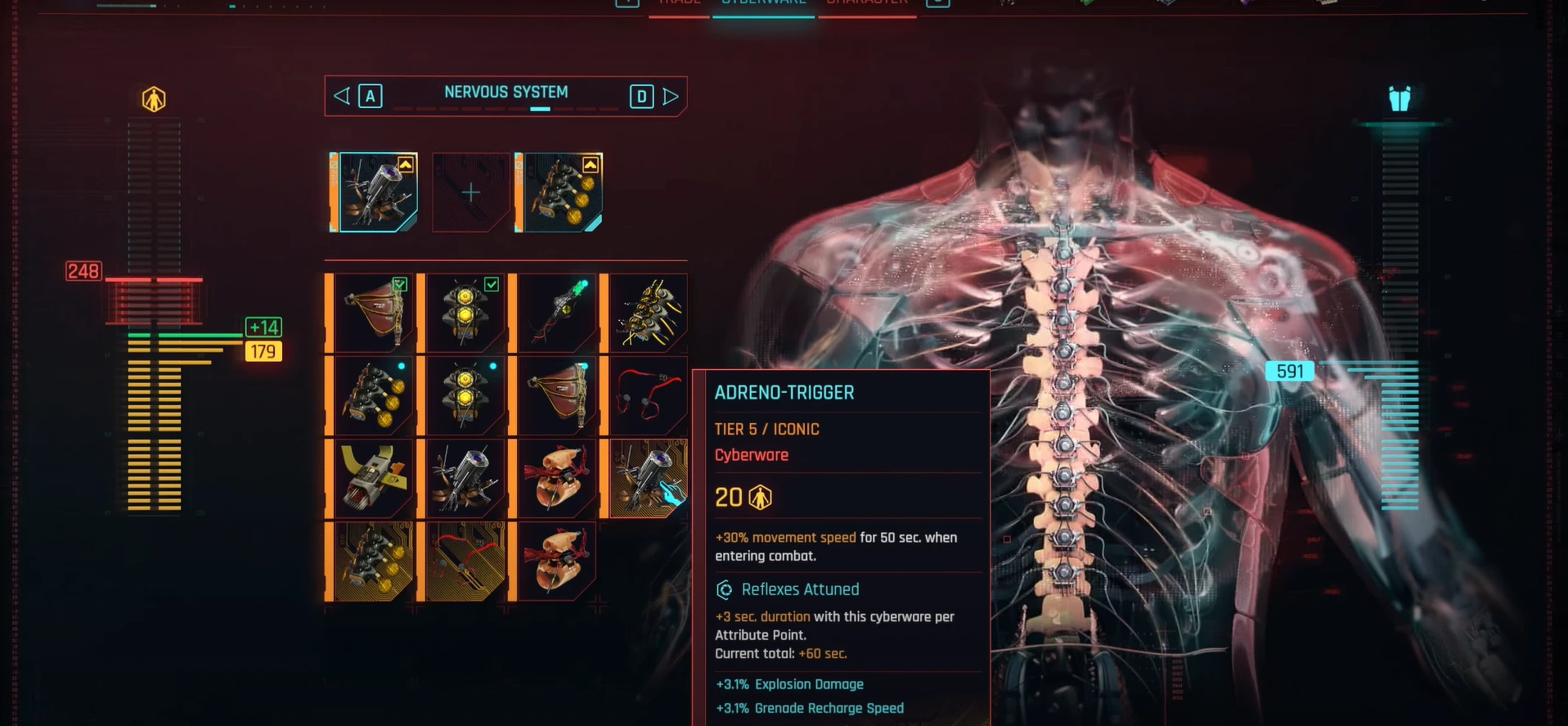Screen dimensions: 1568x726
Task: Click the green checkmark on the second grid item
Action: click(x=492, y=285)
